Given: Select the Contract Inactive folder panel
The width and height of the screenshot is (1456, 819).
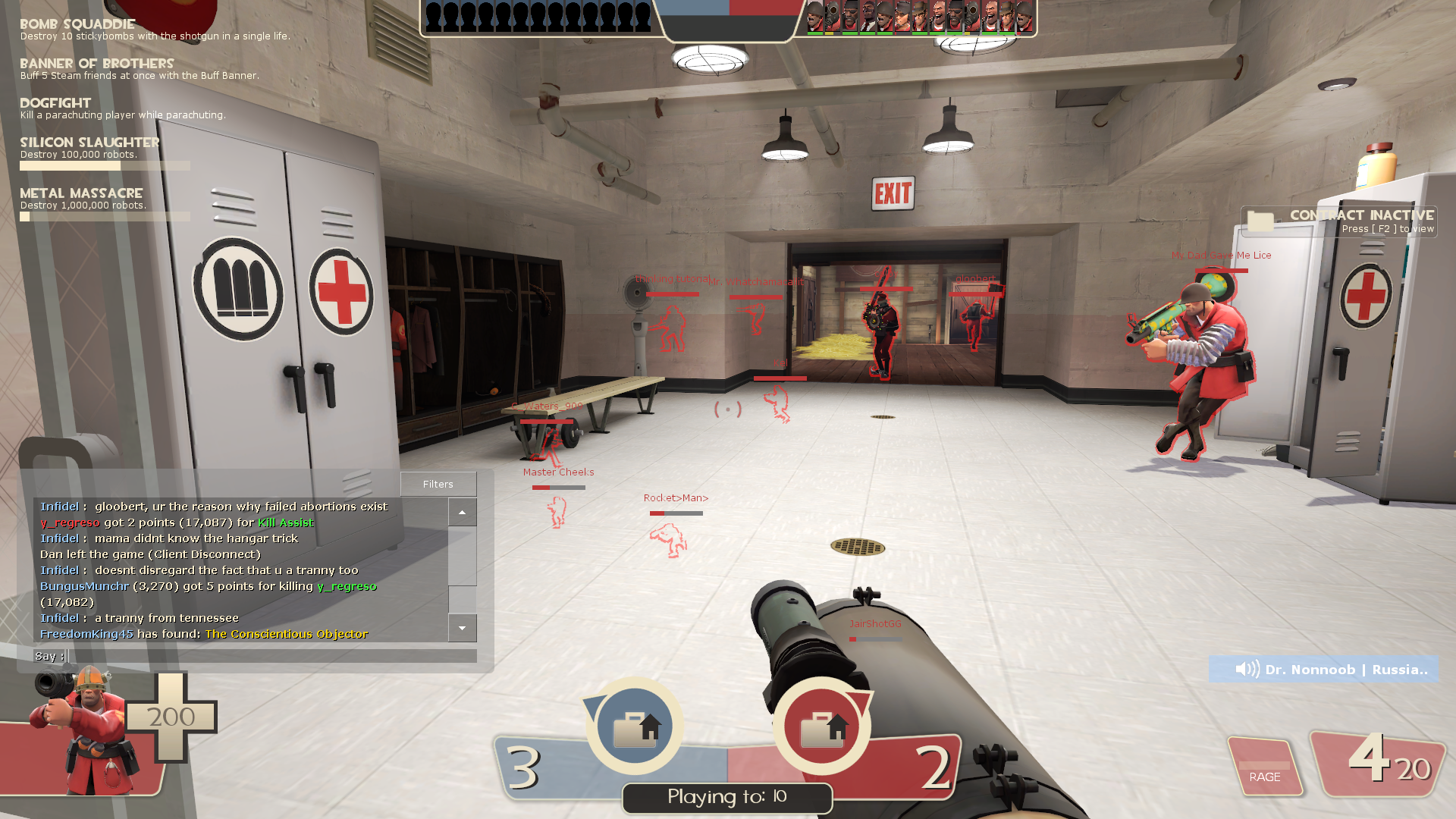Looking at the screenshot, I should pos(1338,221).
